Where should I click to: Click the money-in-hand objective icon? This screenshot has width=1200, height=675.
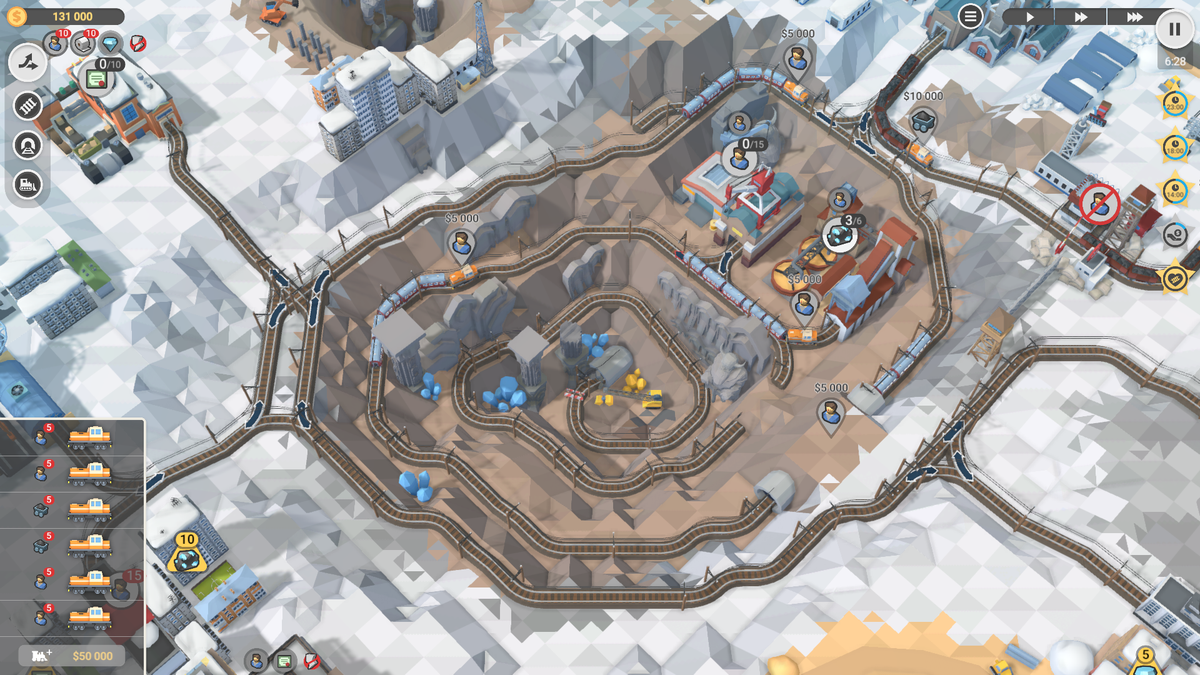(x=1175, y=234)
